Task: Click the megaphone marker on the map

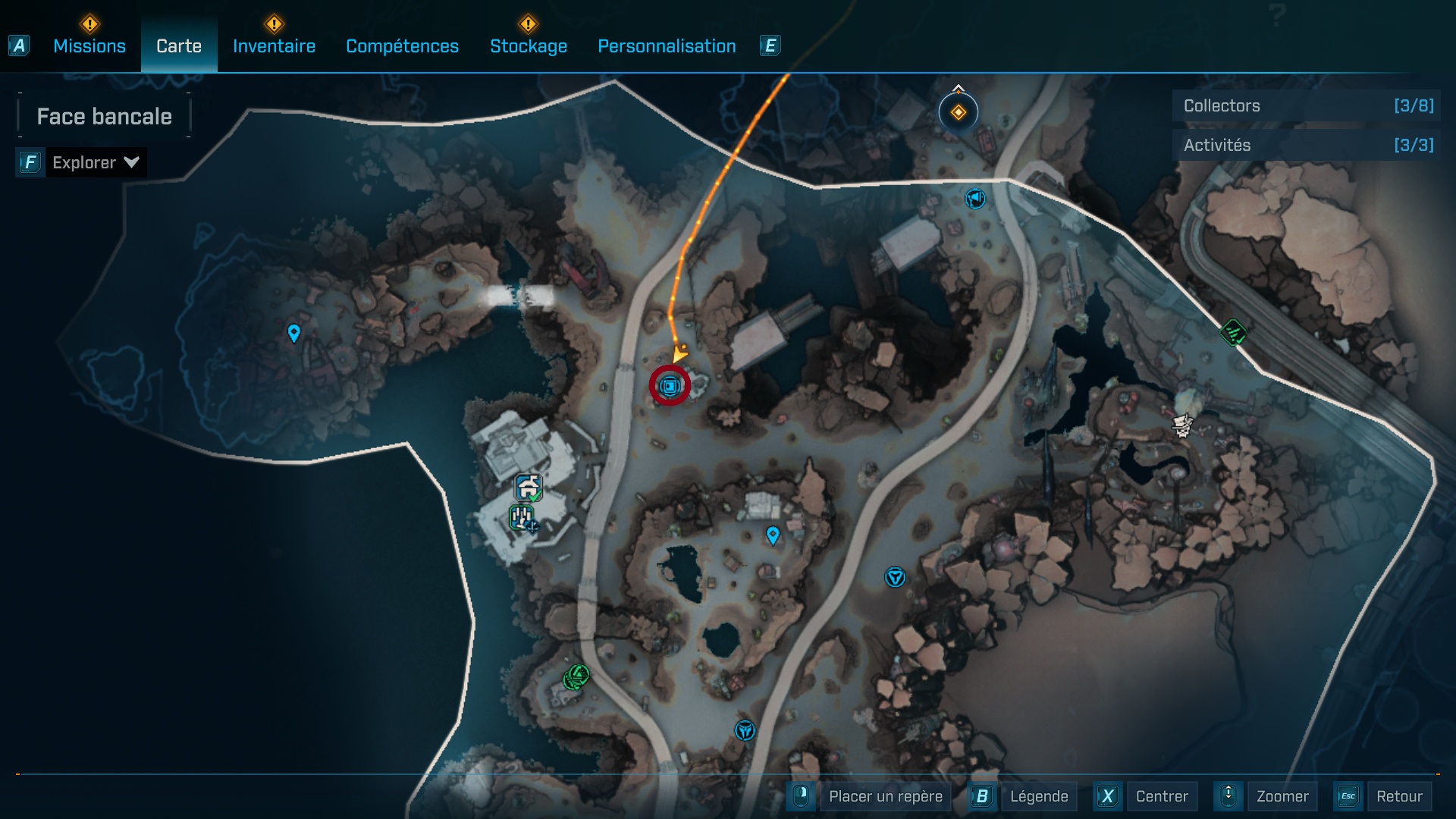Action: coord(974,199)
